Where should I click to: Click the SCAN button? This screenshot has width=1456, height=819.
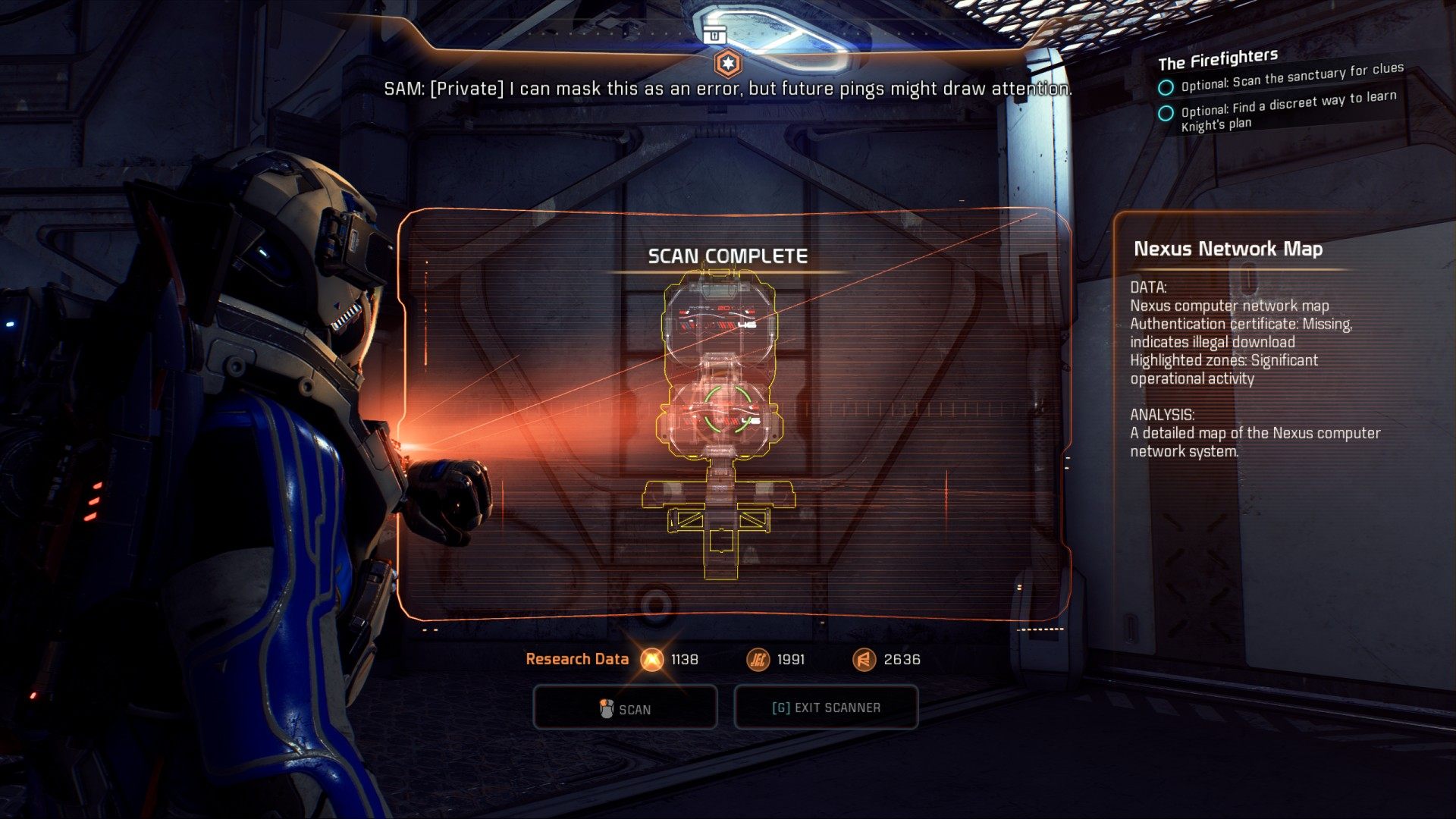coord(625,708)
